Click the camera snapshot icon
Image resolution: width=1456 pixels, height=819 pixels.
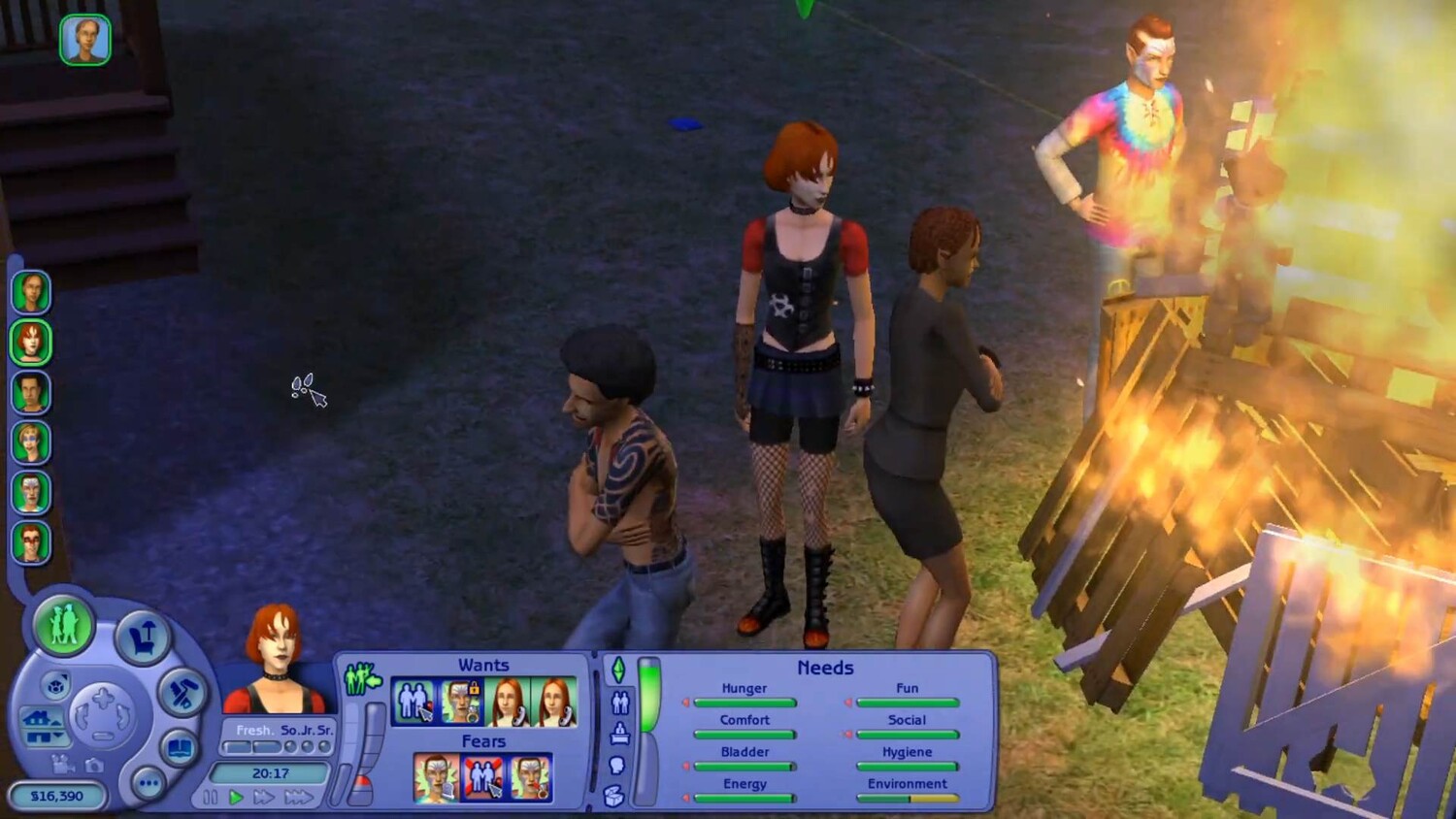[93, 765]
